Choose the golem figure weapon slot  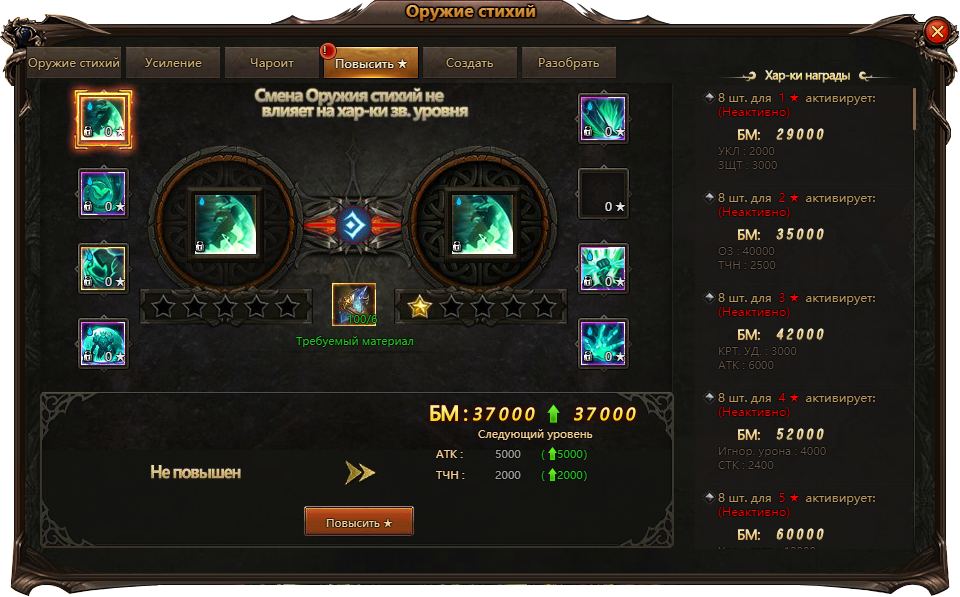tap(104, 344)
